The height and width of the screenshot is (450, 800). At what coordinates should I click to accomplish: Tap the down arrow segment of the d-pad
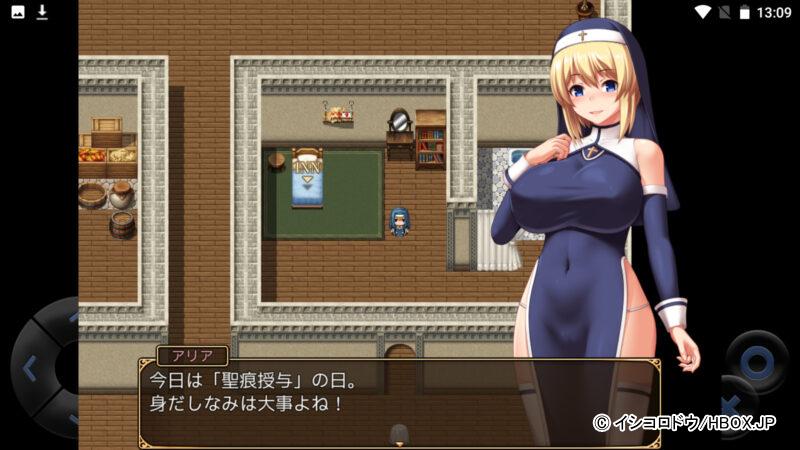pos(69,418)
